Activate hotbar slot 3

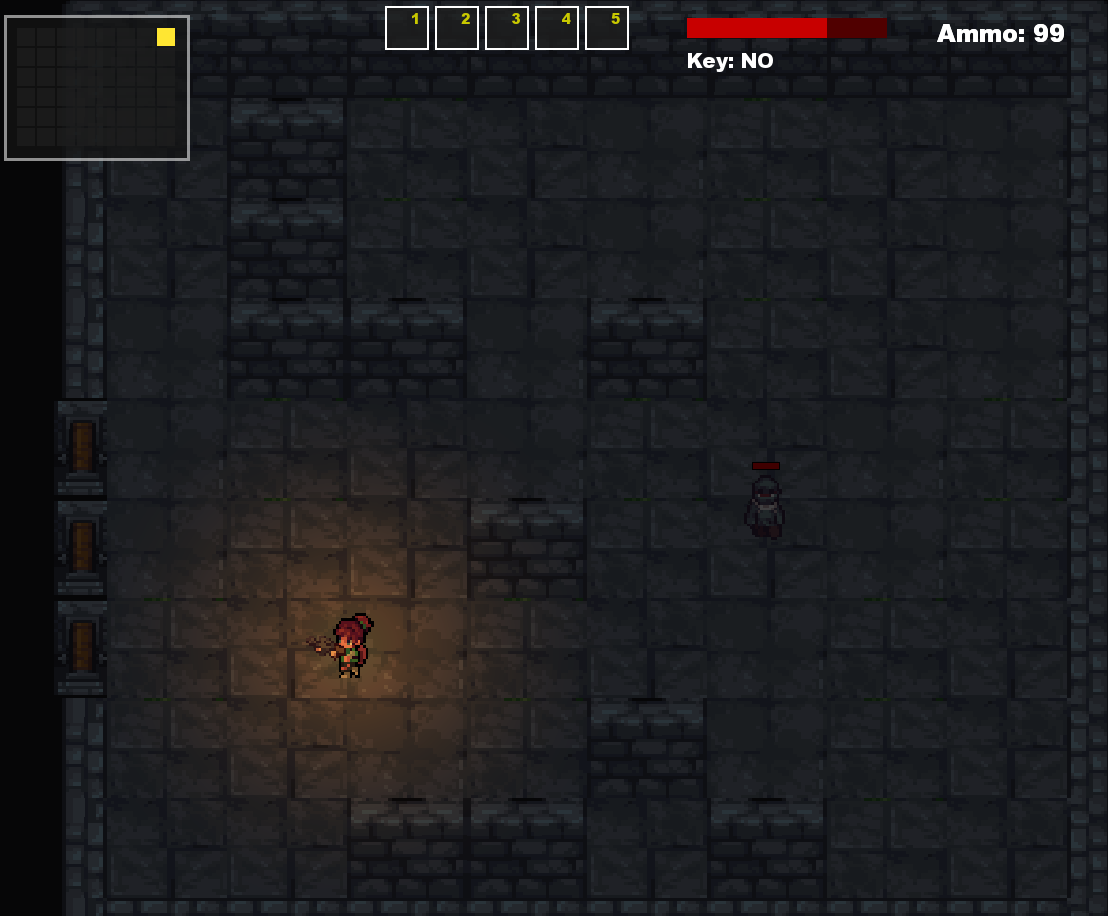[507, 28]
